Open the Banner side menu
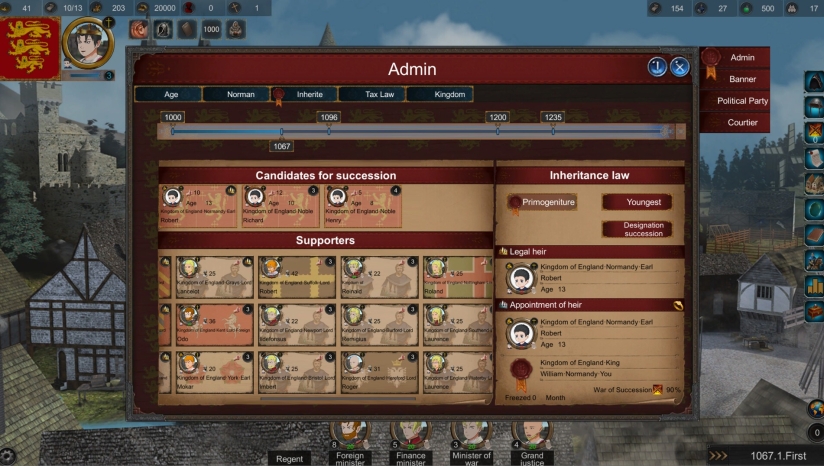The image size is (824, 466). [x=742, y=79]
